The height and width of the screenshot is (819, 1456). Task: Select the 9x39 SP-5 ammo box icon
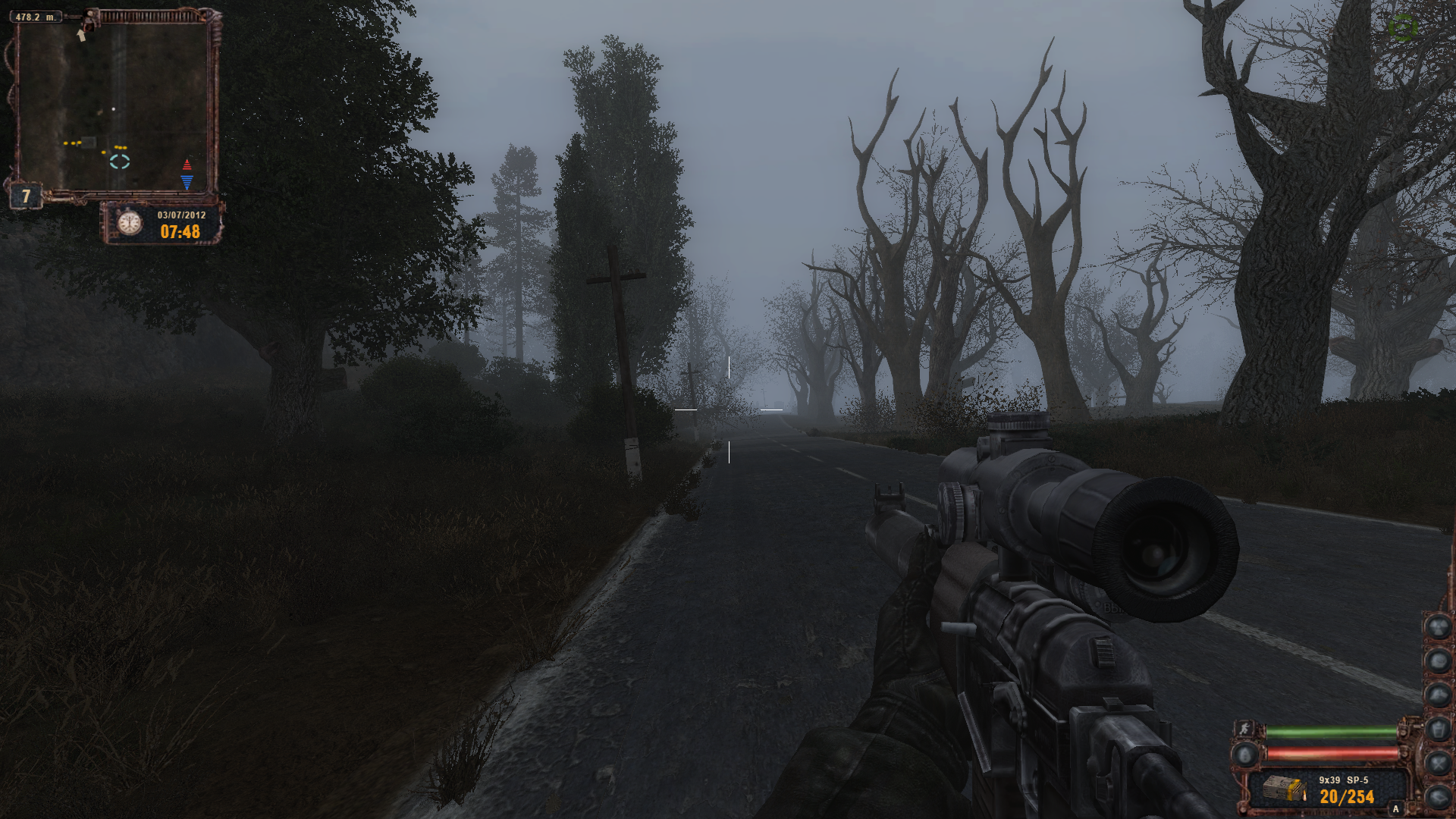pos(1285,790)
